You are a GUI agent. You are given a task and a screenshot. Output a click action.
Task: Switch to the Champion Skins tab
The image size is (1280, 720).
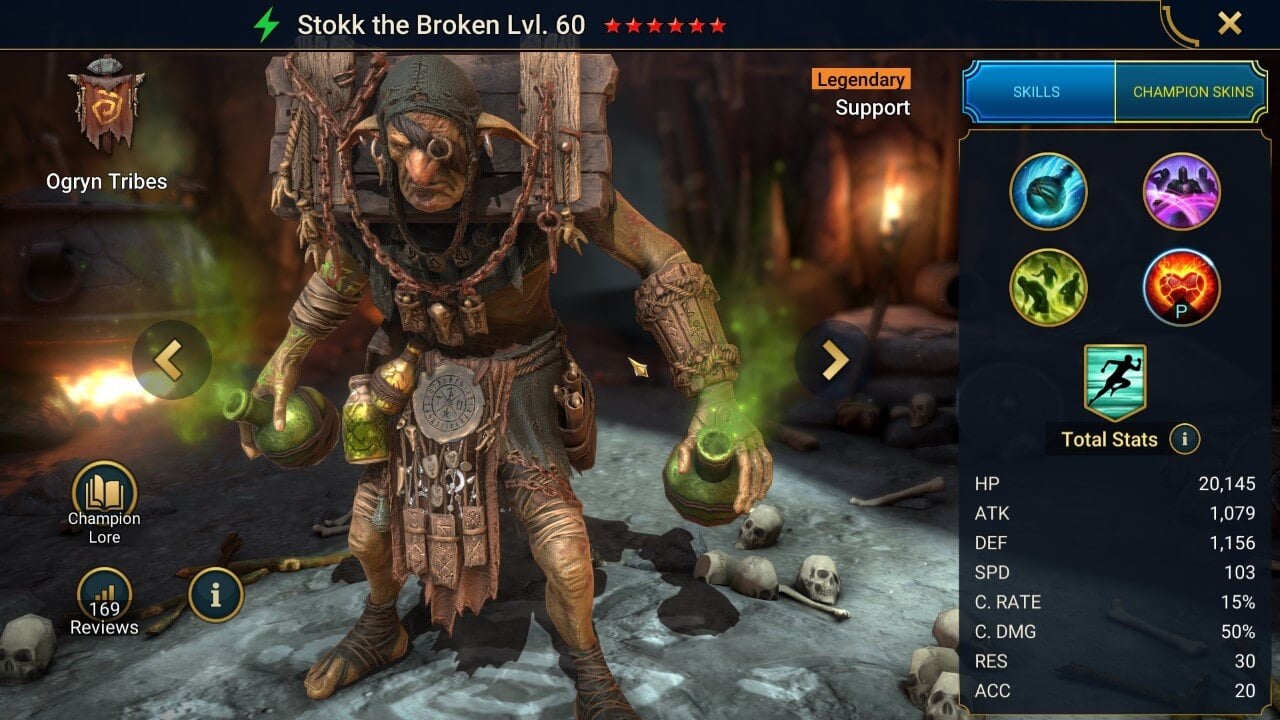click(x=1194, y=91)
